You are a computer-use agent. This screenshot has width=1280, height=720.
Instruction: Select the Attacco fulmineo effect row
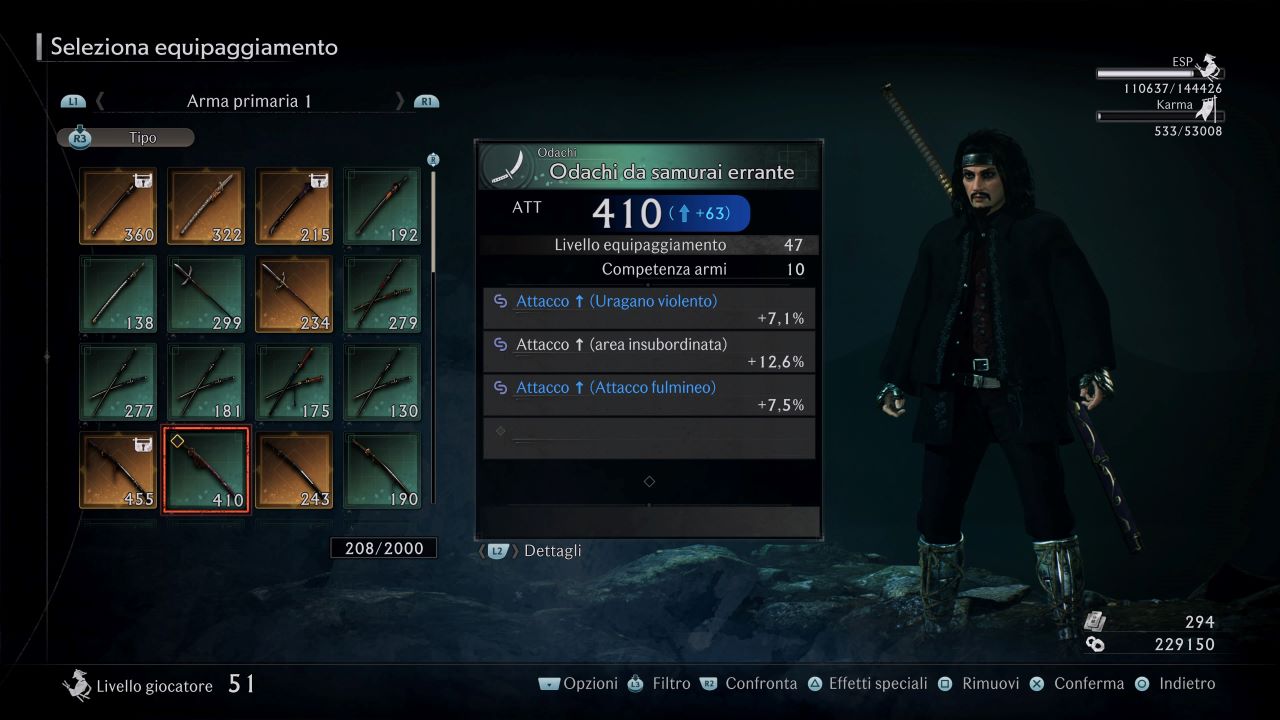tap(648, 395)
